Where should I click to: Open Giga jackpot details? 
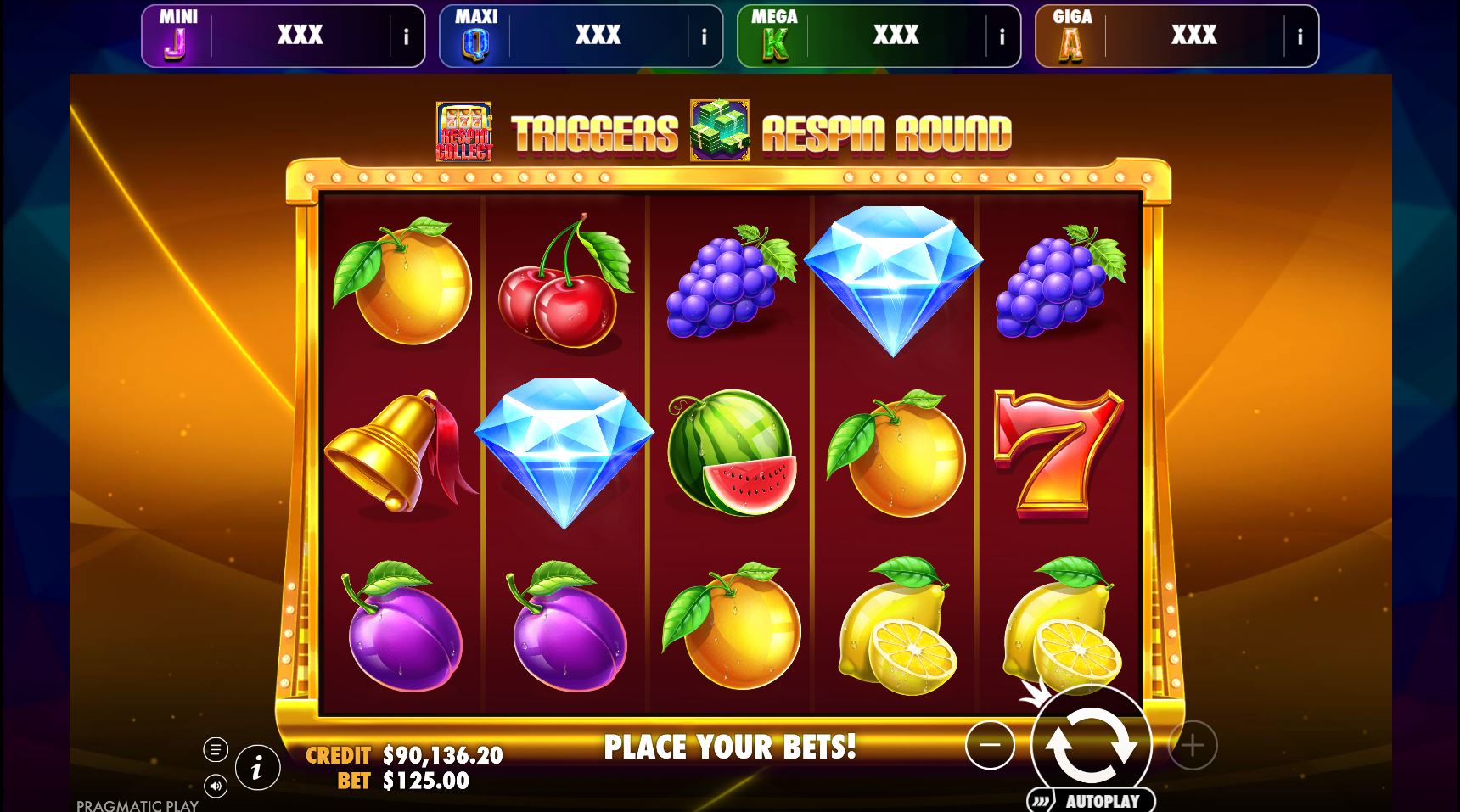click(1300, 35)
